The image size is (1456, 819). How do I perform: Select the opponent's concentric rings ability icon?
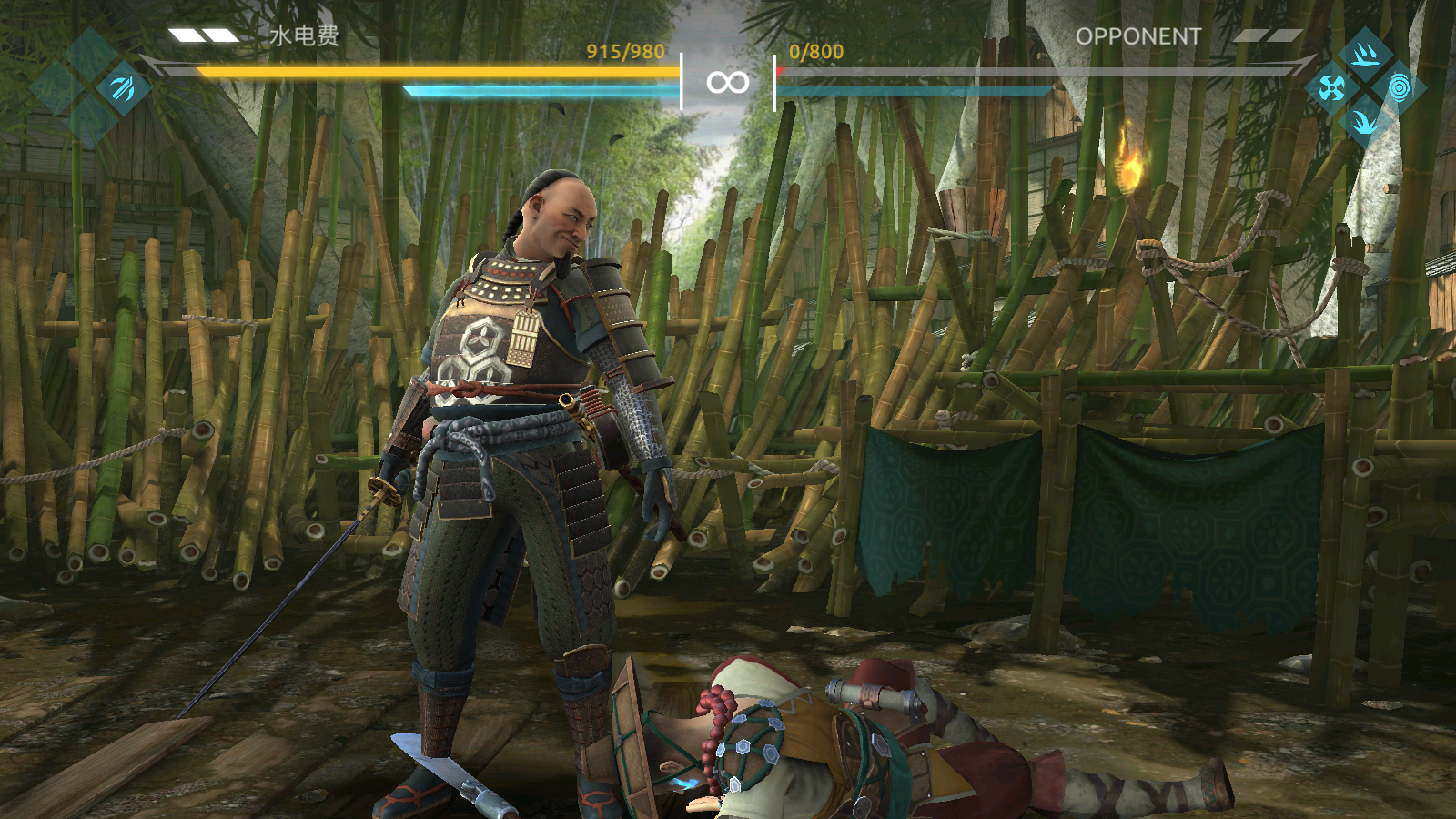(x=1399, y=88)
